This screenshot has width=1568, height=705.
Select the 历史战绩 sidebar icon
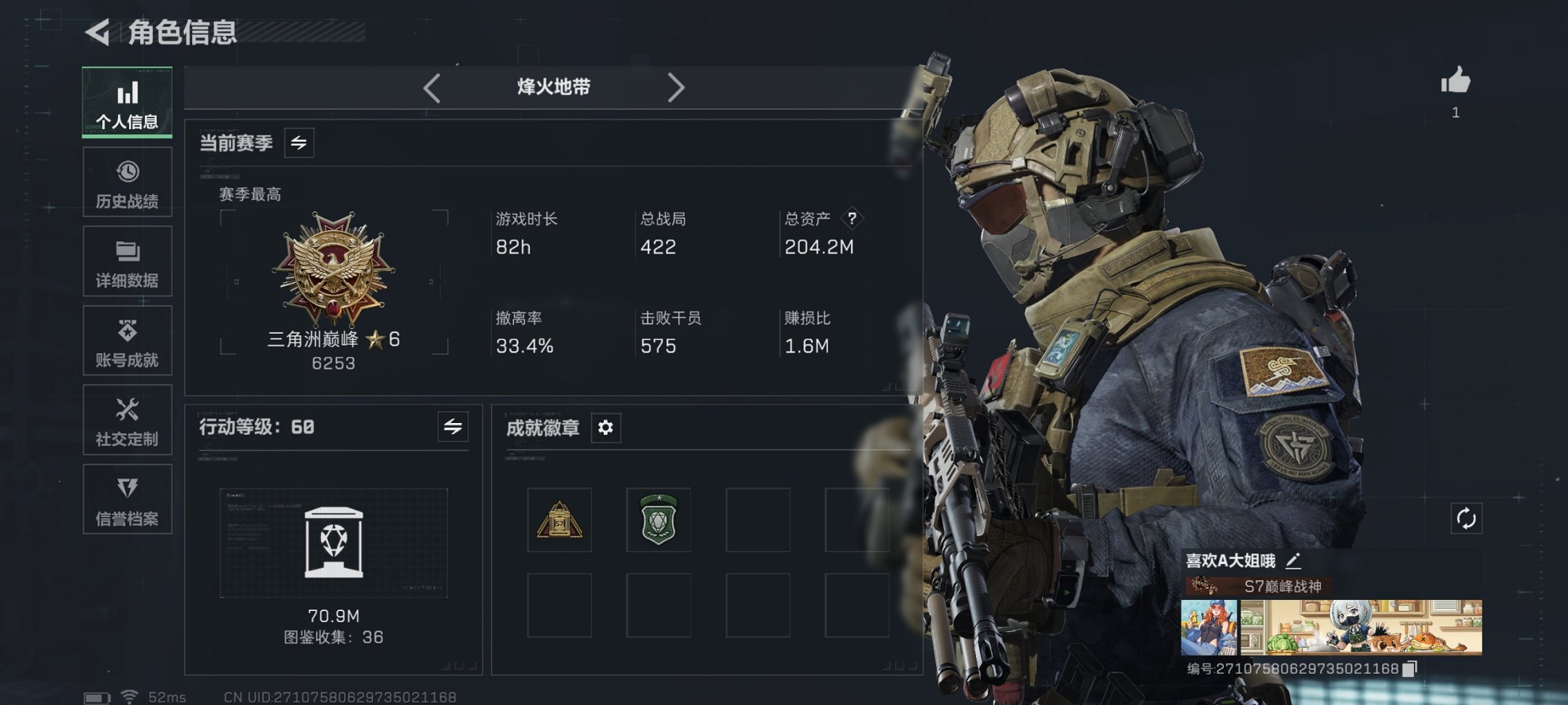(x=127, y=181)
